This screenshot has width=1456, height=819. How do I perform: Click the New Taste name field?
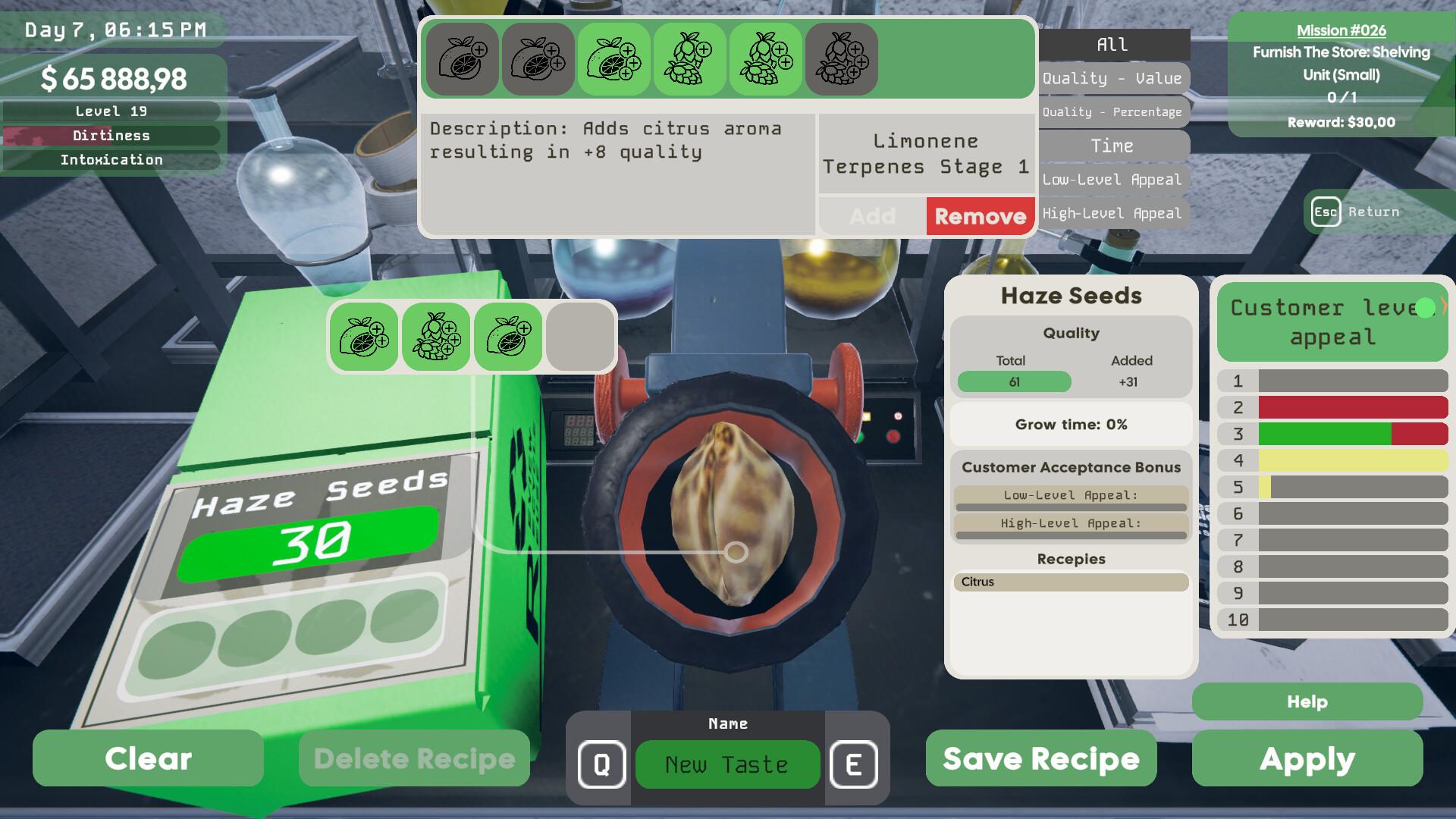click(726, 764)
